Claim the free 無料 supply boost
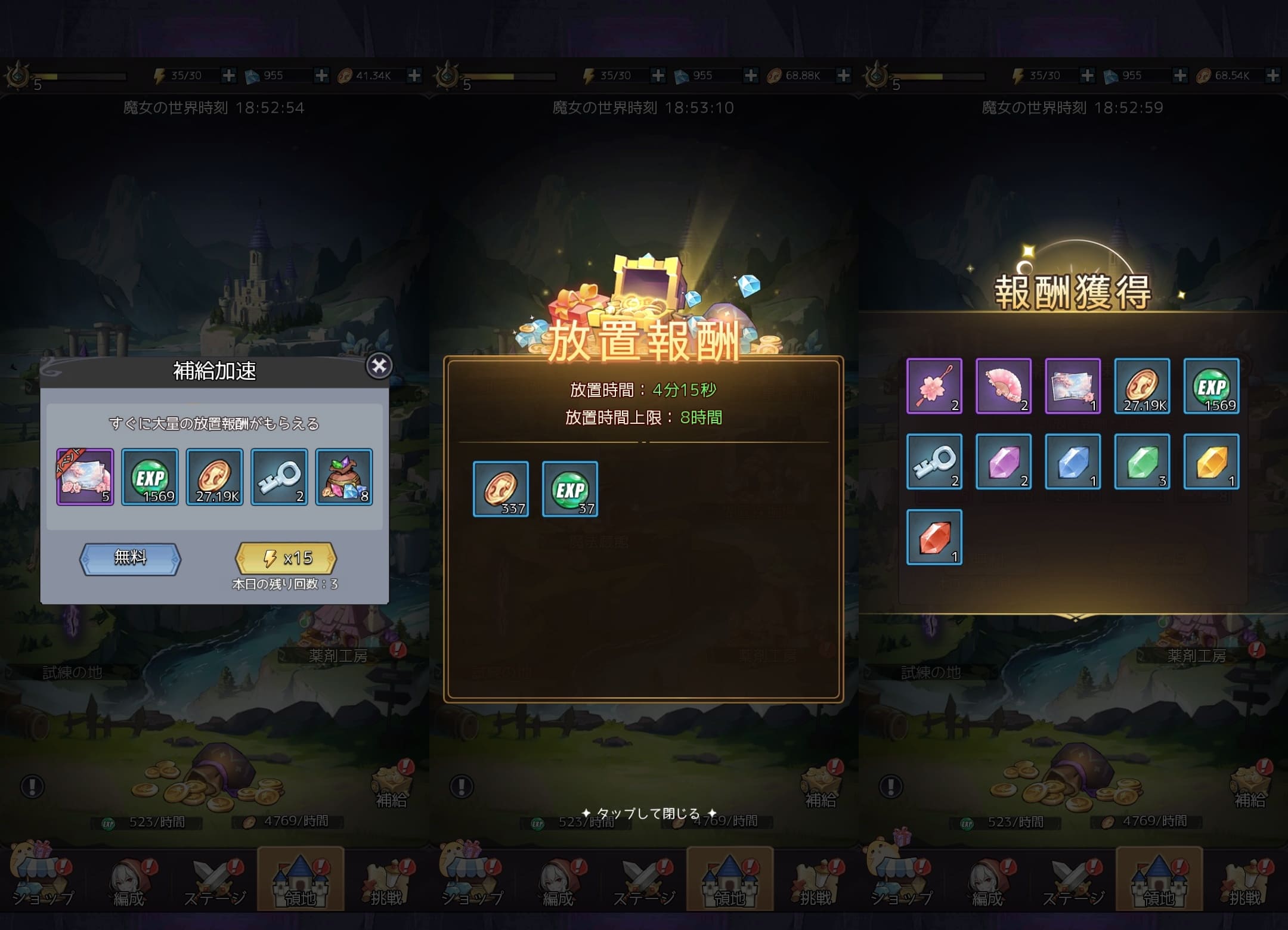The width and height of the screenshot is (1288, 930). coord(130,559)
